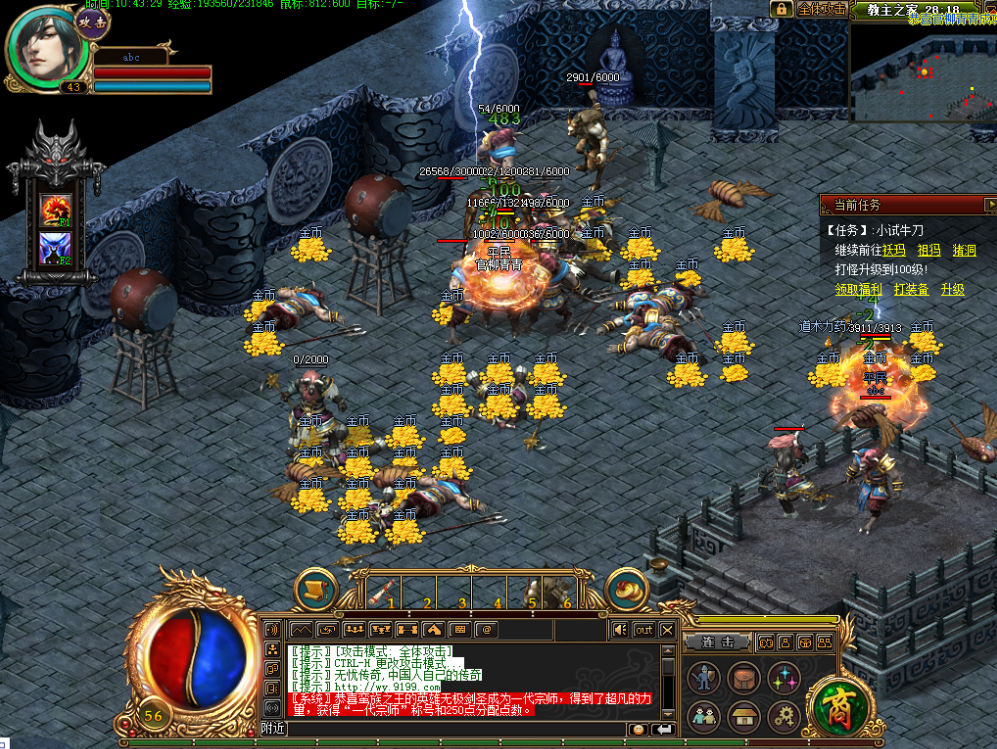
Task: Click the 连击 combo button
Action: pos(717,642)
